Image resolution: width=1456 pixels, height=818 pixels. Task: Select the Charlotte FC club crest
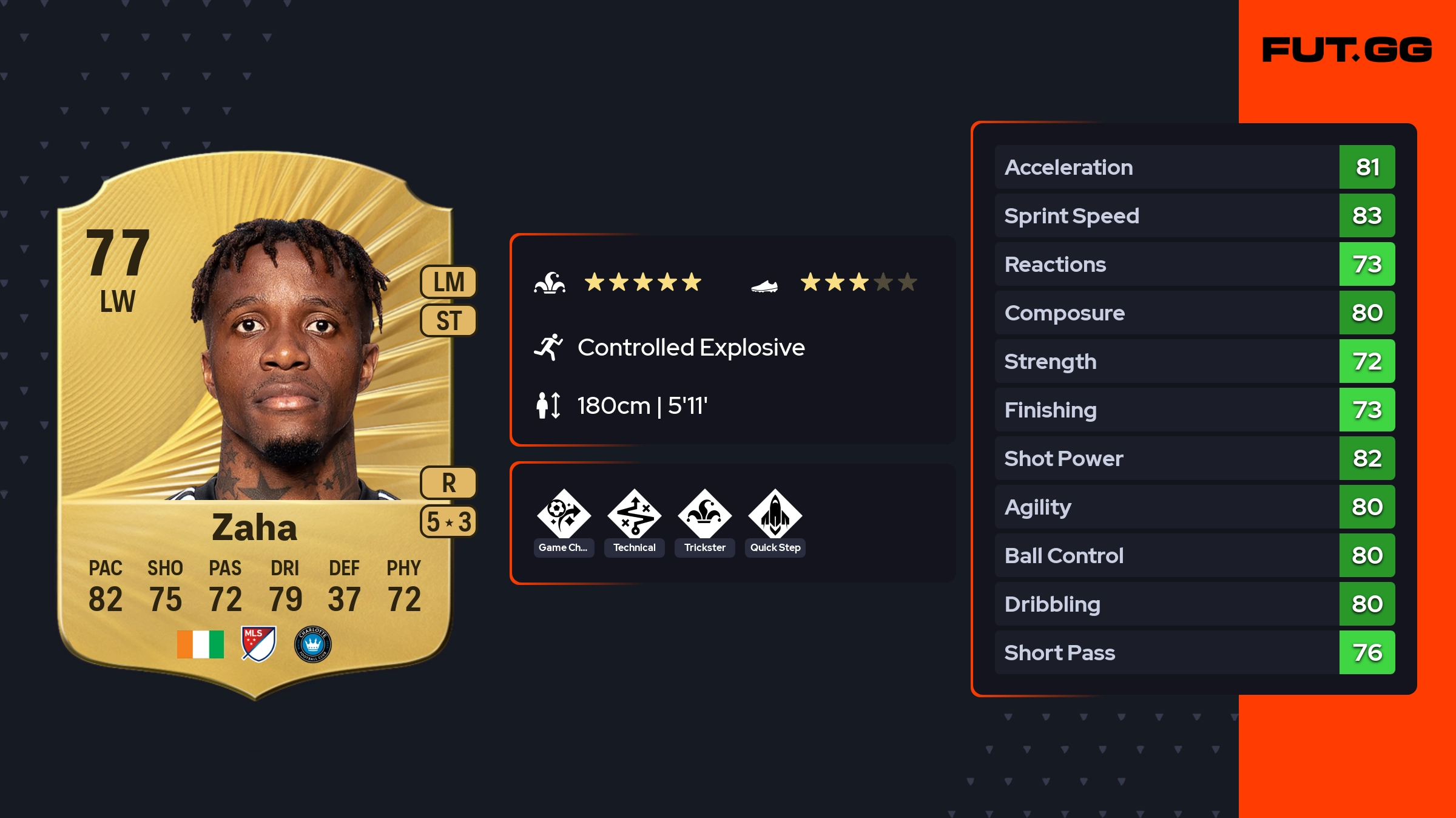coord(312,644)
